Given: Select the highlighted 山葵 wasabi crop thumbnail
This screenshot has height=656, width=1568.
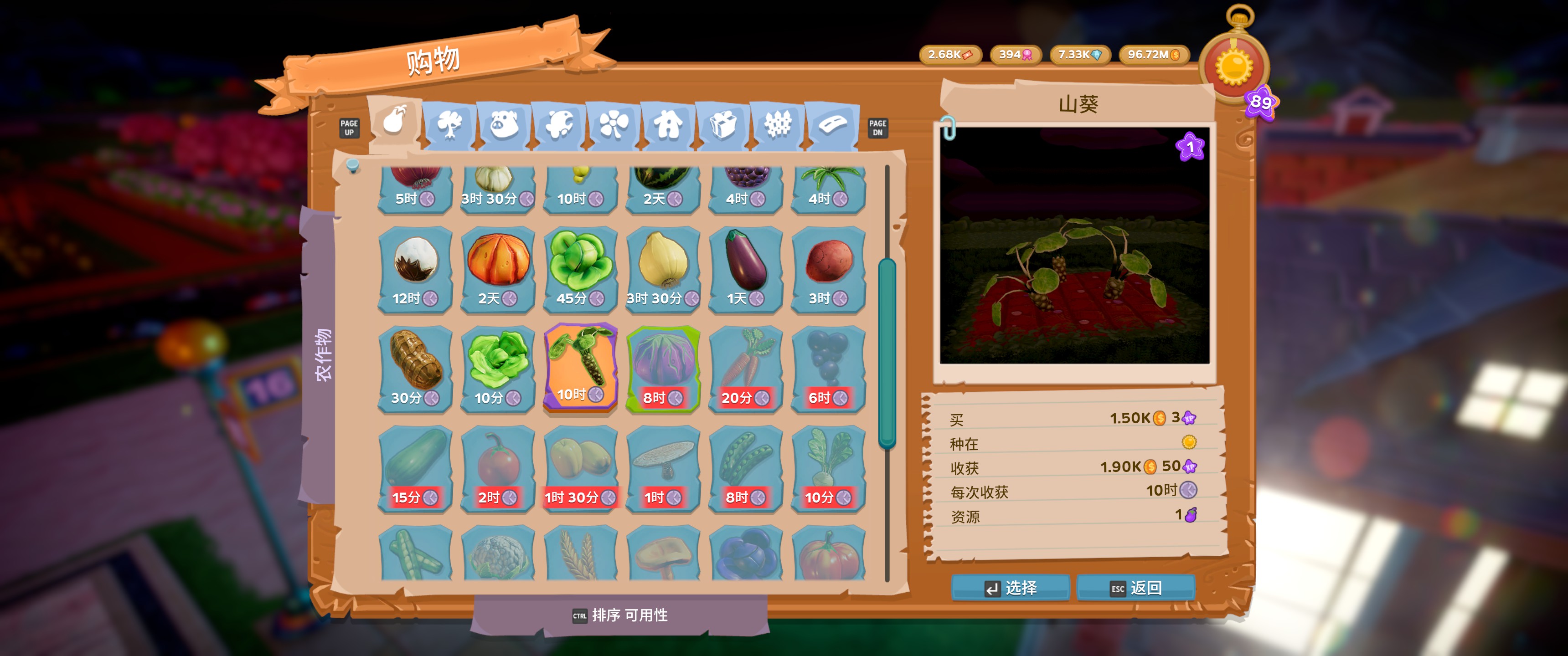Looking at the screenshot, I should click(x=580, y=365).
